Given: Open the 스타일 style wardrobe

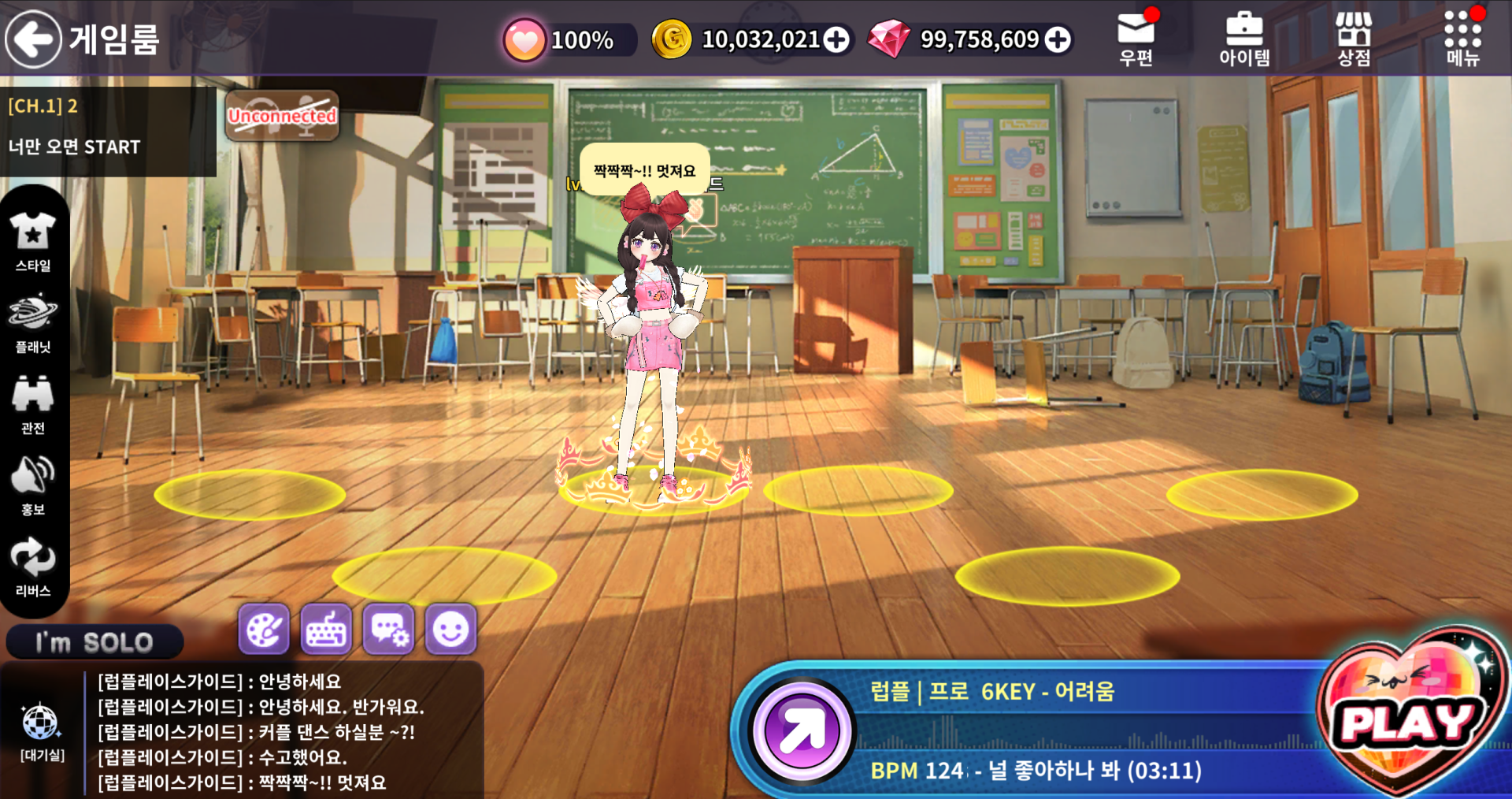Looking at the screenshot, I should 33,242.
